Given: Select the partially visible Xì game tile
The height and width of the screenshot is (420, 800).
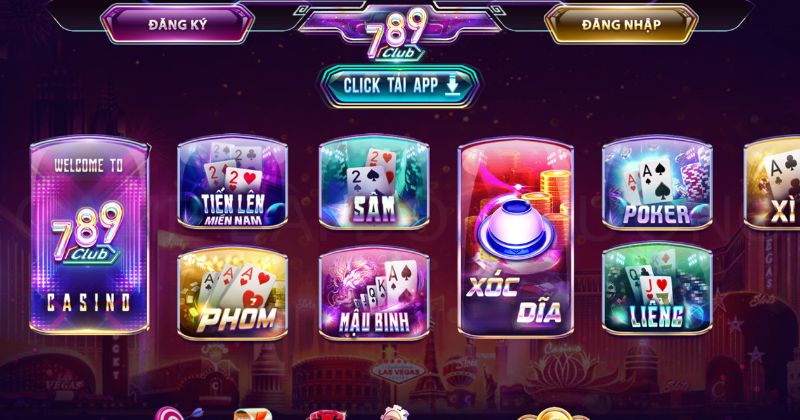Looking at the screenshot, I should (774, 185).
